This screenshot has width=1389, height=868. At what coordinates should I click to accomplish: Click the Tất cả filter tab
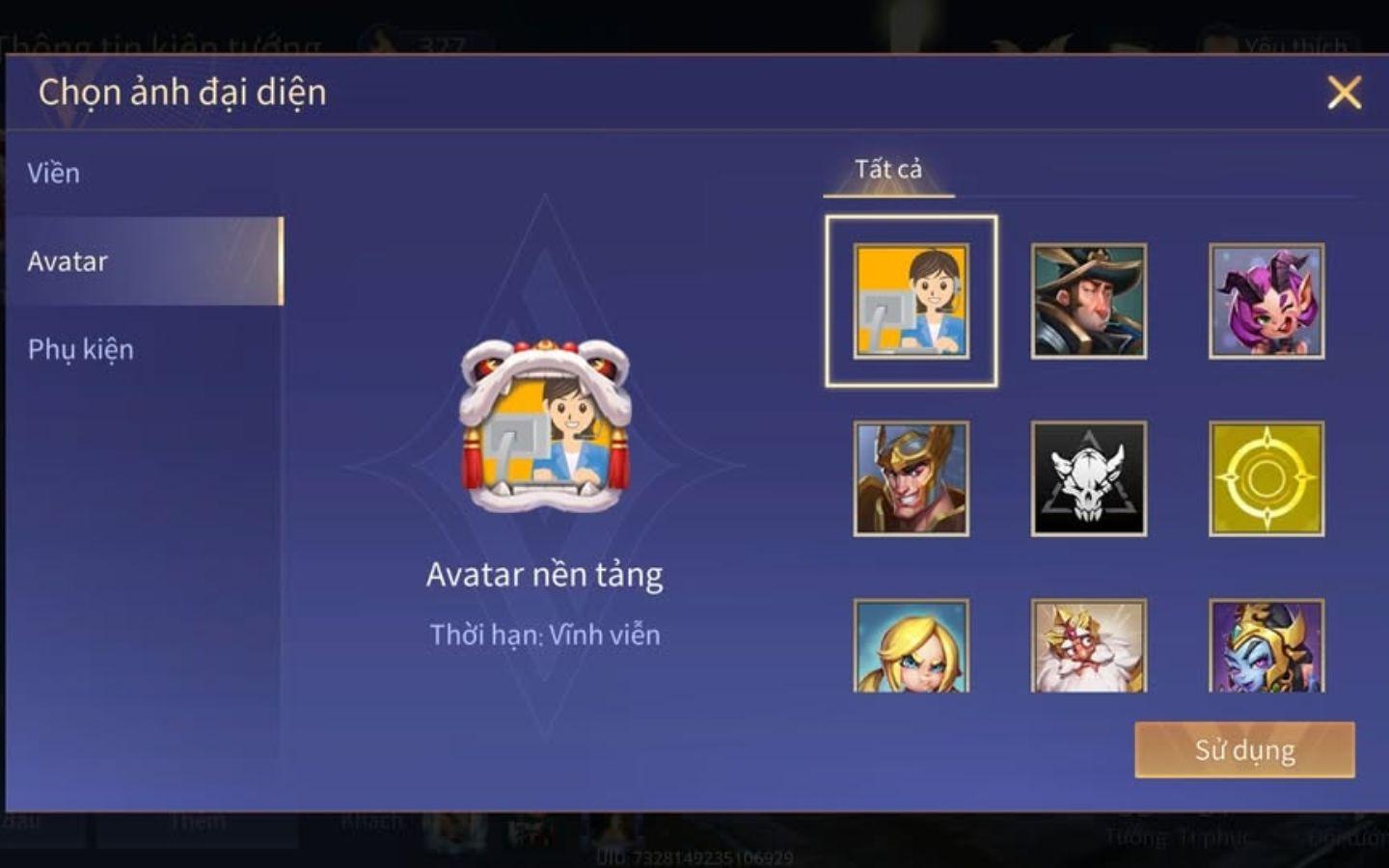[886, 168]
